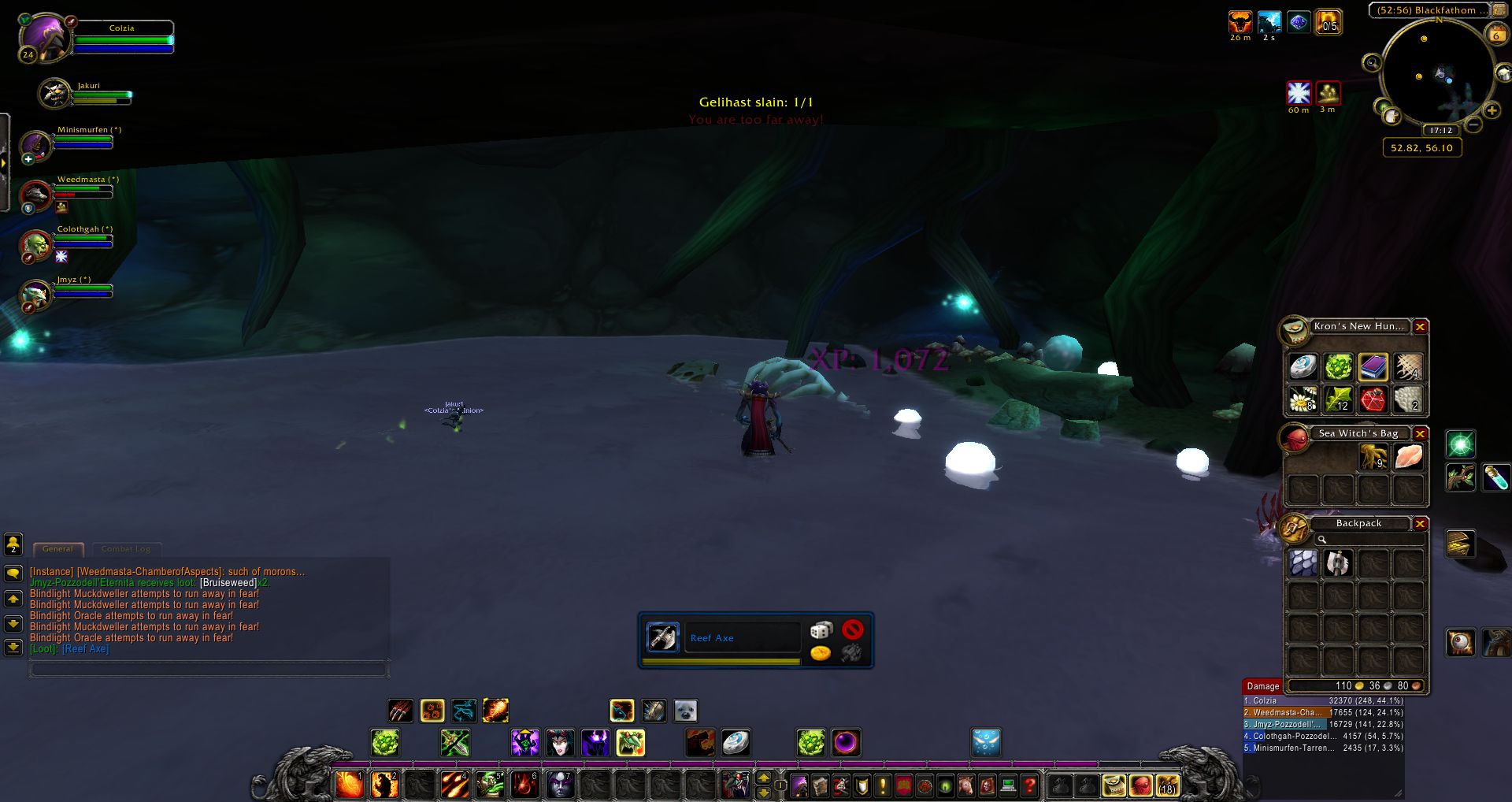Switch to the Combat Log chat tab
This screenshot has width=1512, height=802.
pos(126,549)
